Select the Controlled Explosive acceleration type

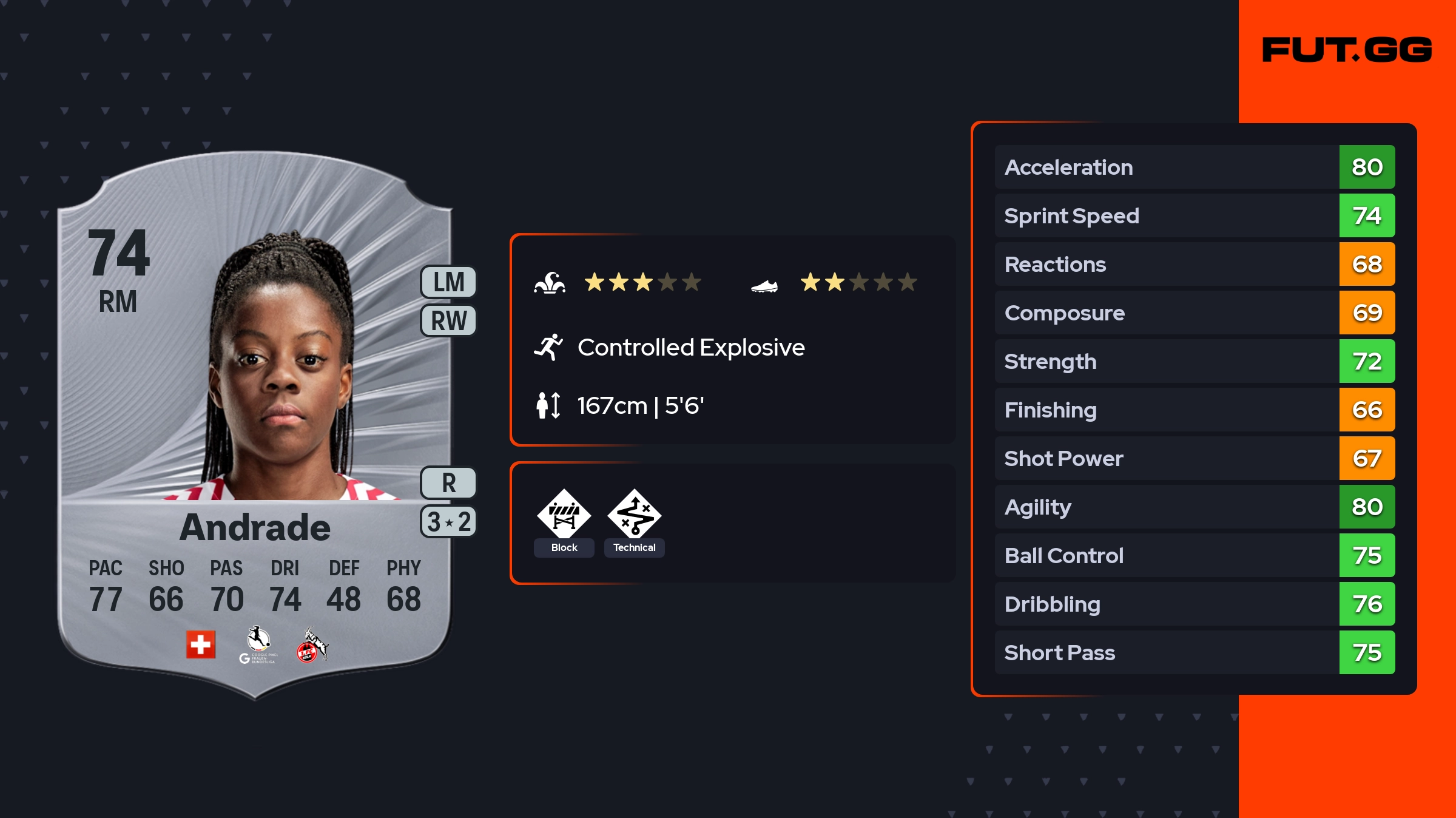point(690,348)
